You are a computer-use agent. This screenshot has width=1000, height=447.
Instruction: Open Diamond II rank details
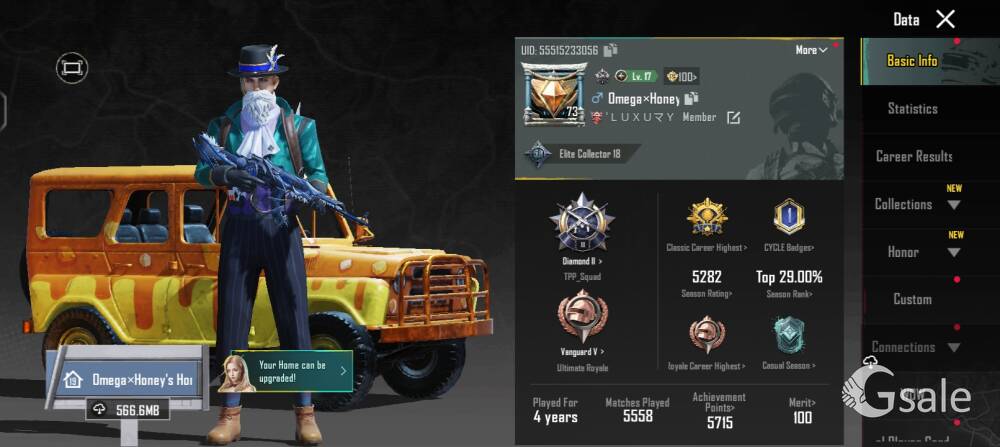point(581,232)
